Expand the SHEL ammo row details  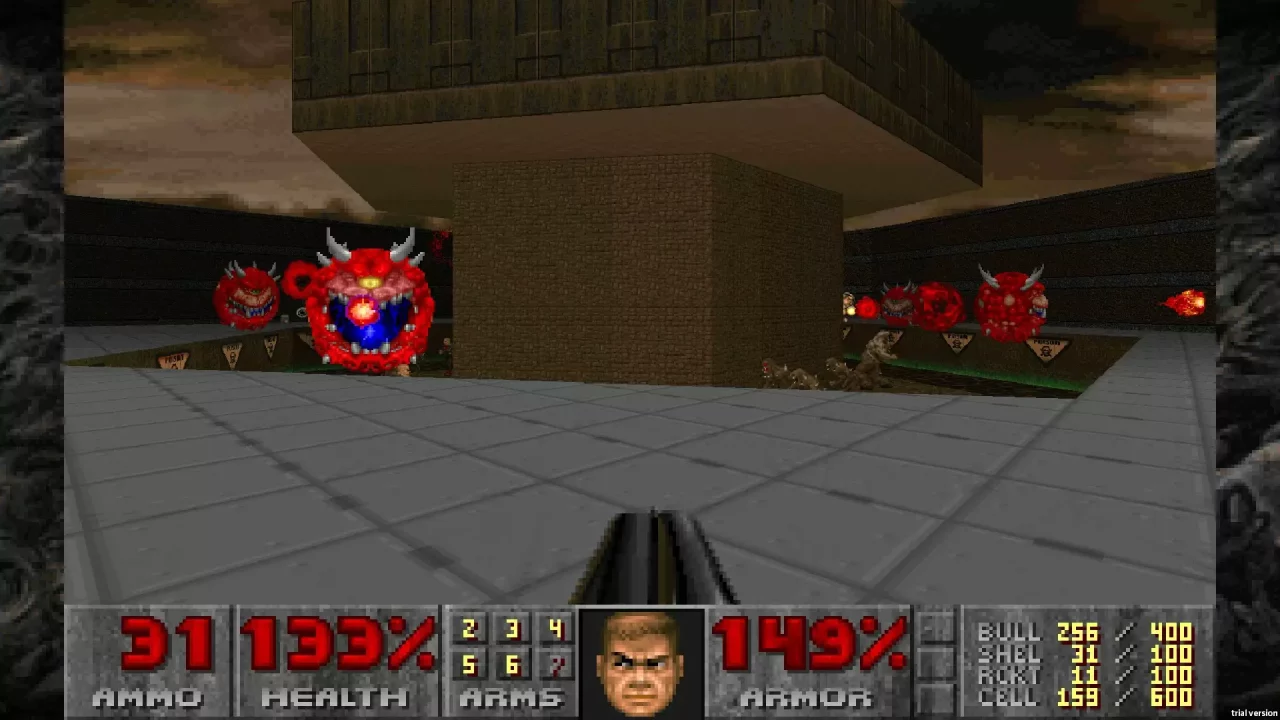click(1010, 653)
